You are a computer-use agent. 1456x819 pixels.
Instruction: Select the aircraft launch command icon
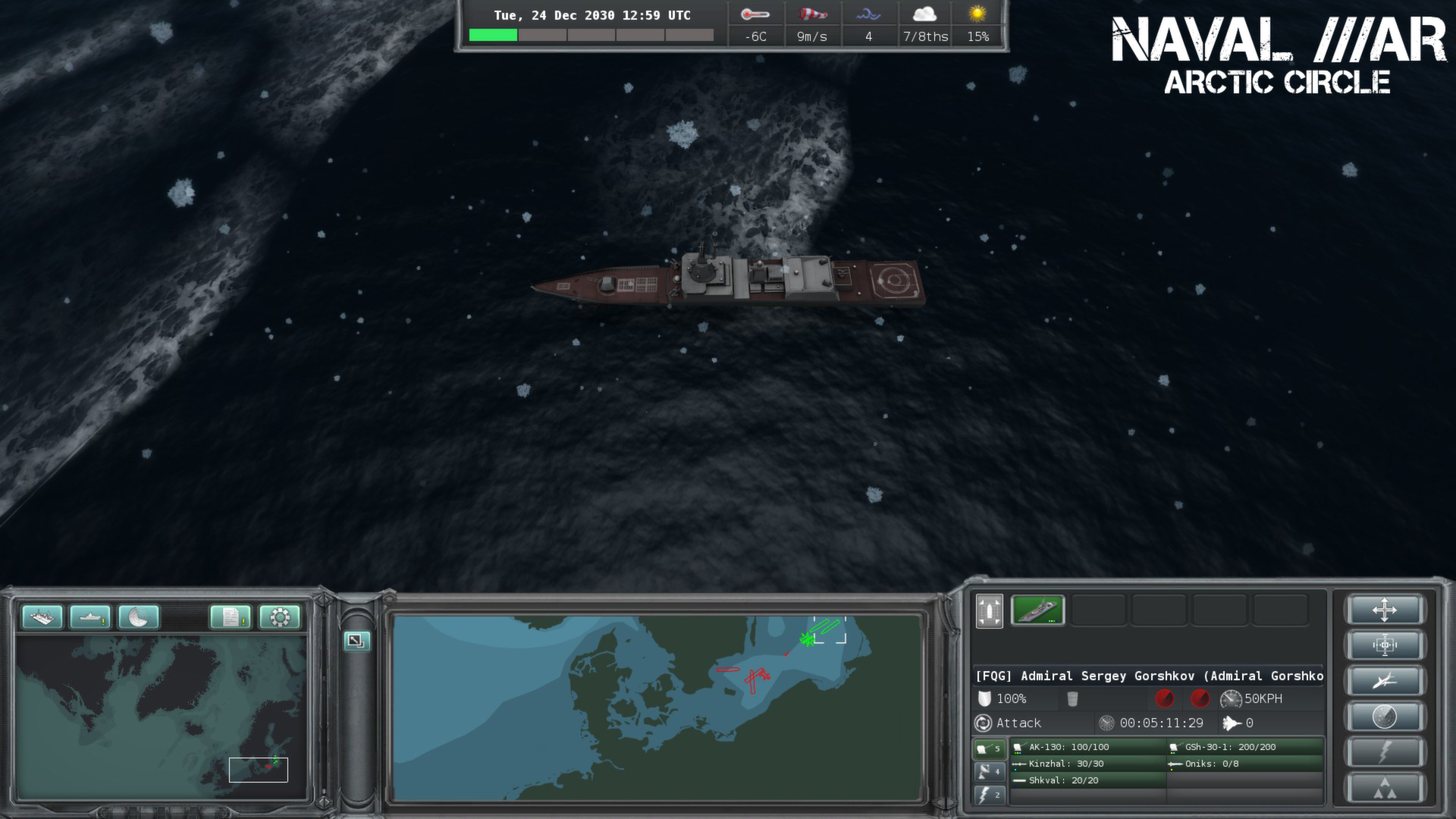(x=1385, y=680)
